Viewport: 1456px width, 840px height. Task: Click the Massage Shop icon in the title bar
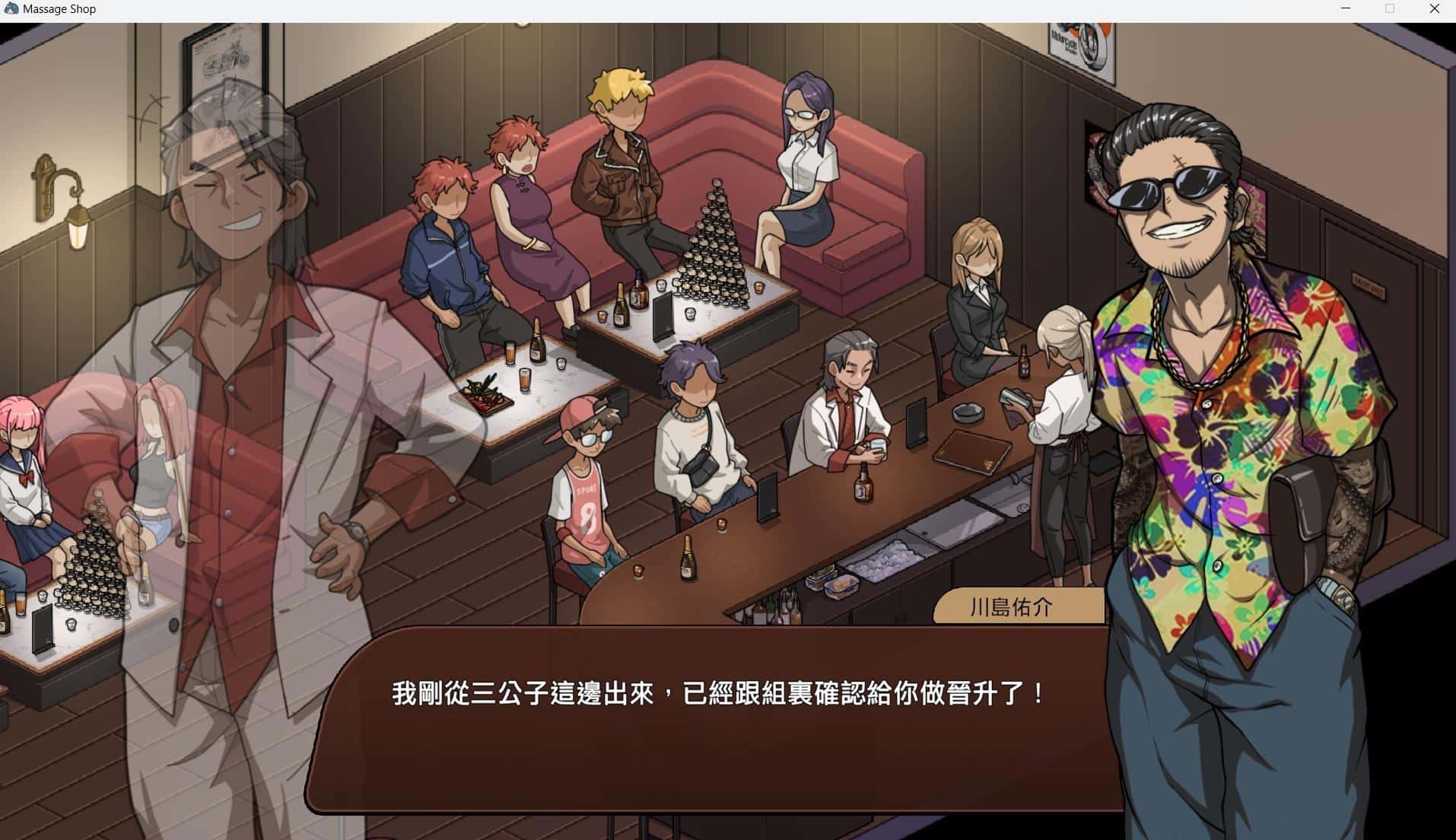(11, 8)
